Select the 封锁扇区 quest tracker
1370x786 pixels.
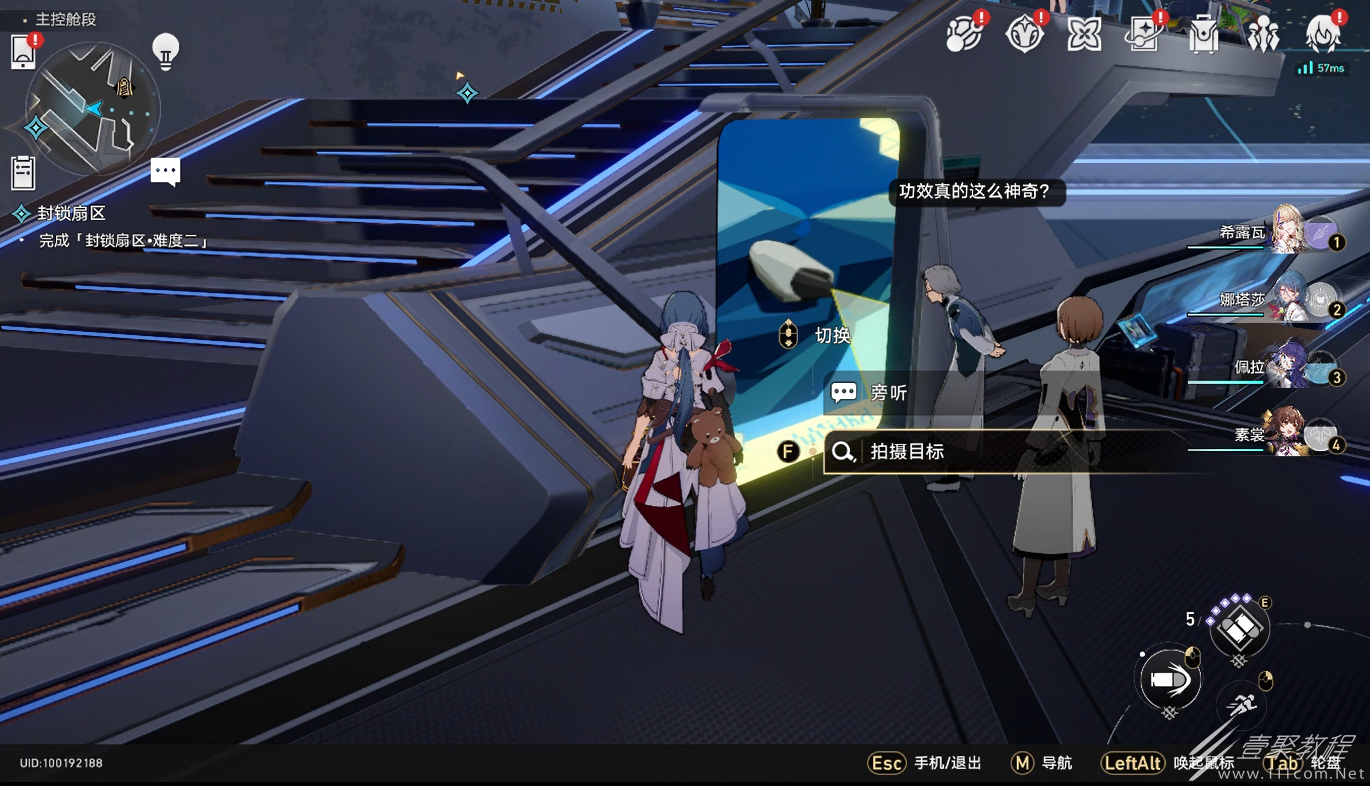71,213
